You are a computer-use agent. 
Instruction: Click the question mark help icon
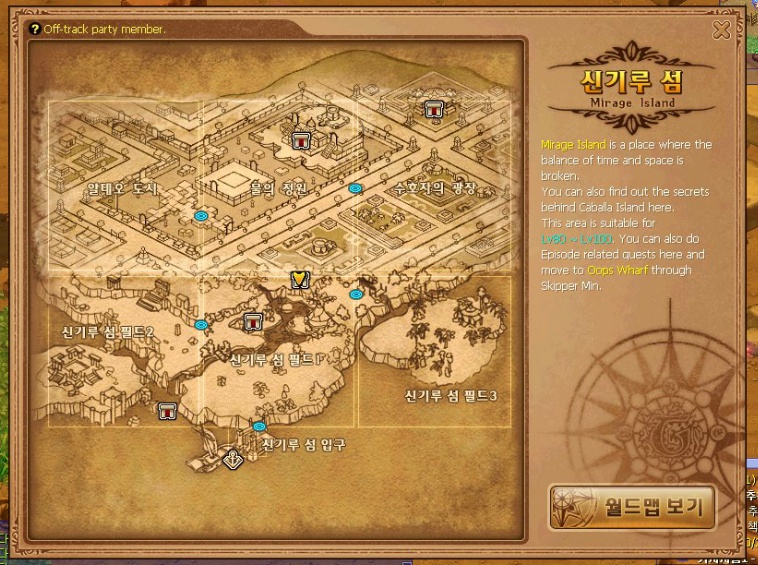(x=35, y=29)
